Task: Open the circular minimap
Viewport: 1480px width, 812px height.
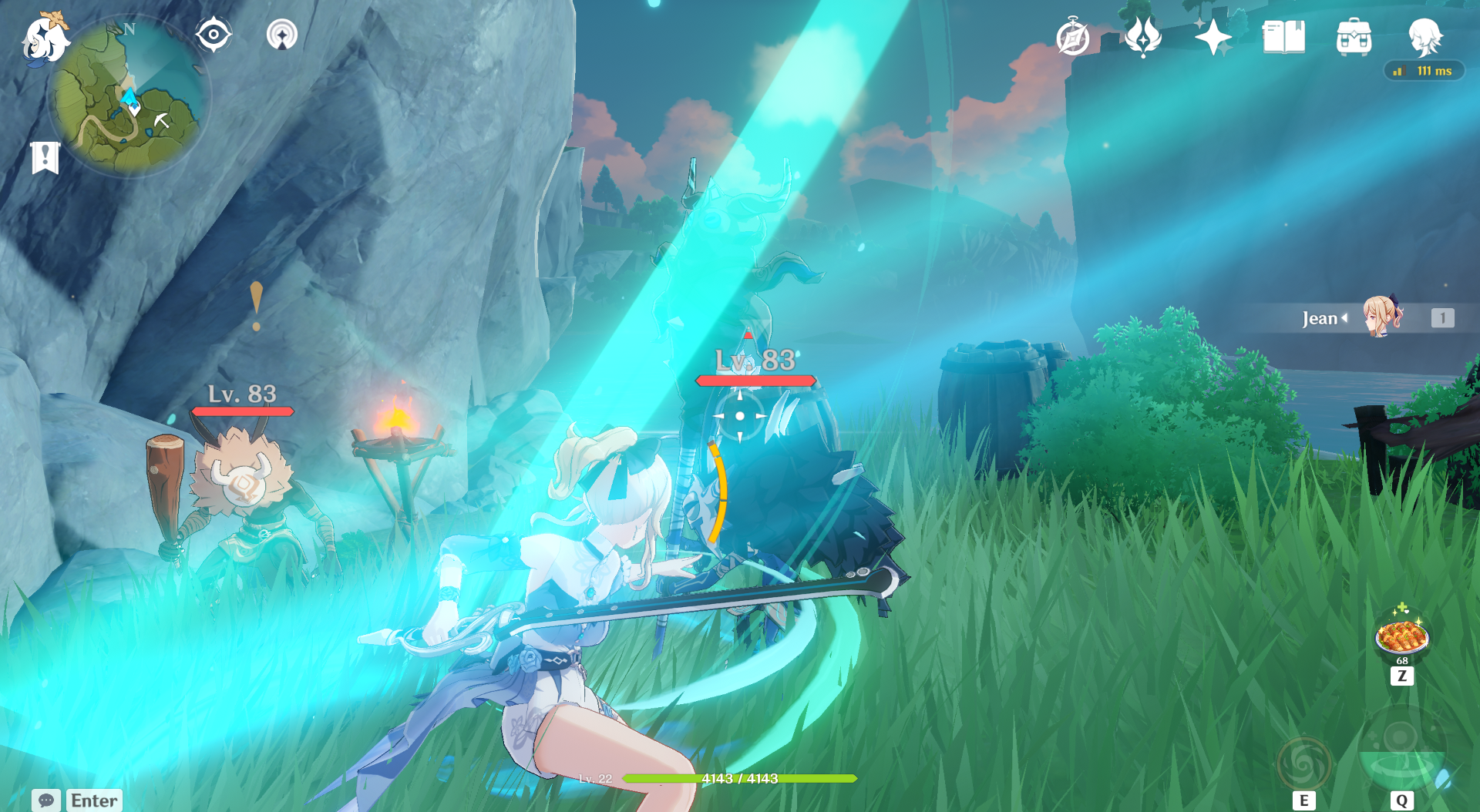Action: pyautogui.click(x=129, y=98)
